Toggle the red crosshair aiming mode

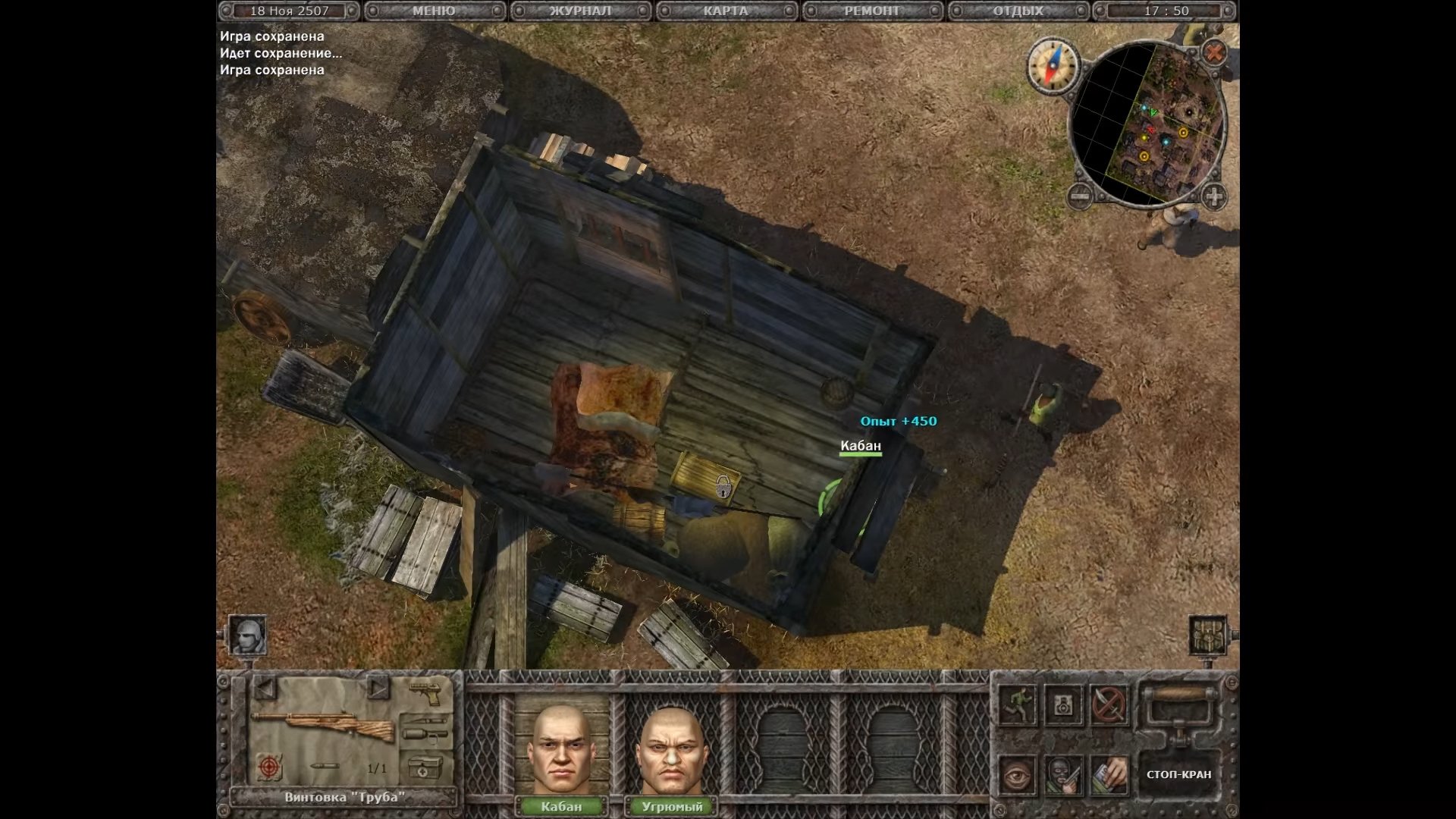(268, 767)
